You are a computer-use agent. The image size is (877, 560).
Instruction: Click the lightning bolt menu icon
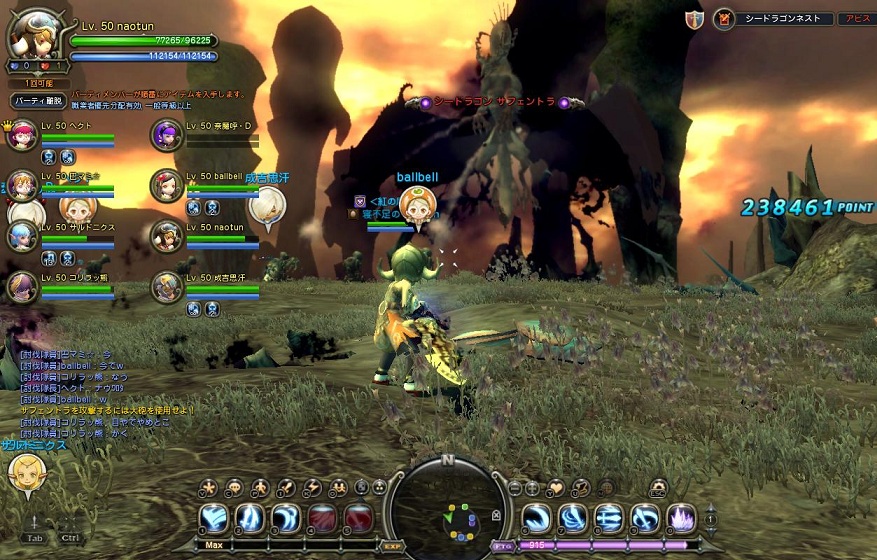(x=312, y=488)
